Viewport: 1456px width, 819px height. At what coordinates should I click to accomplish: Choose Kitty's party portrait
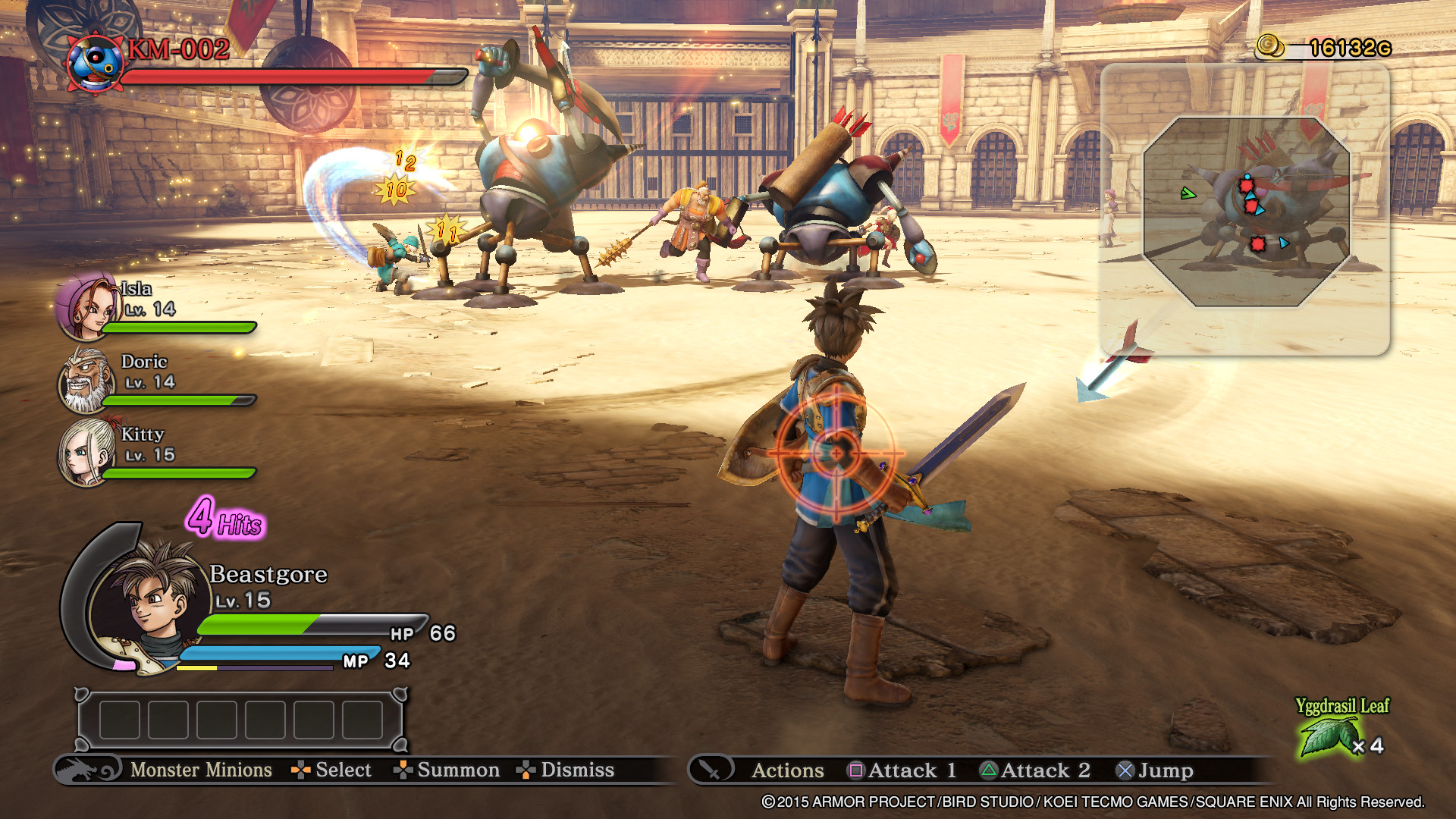(85, 453)
